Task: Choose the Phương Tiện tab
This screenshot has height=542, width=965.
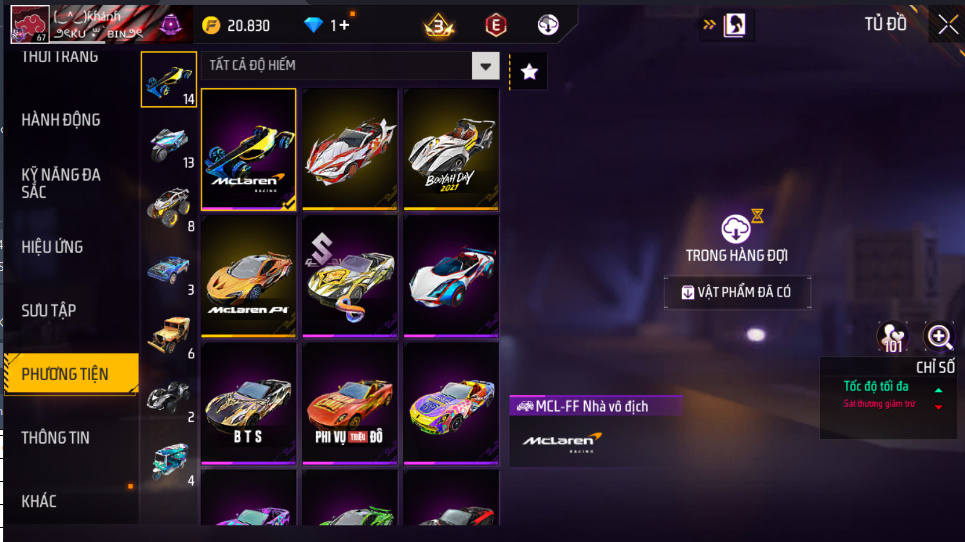Action: click(x=66, y=375)
